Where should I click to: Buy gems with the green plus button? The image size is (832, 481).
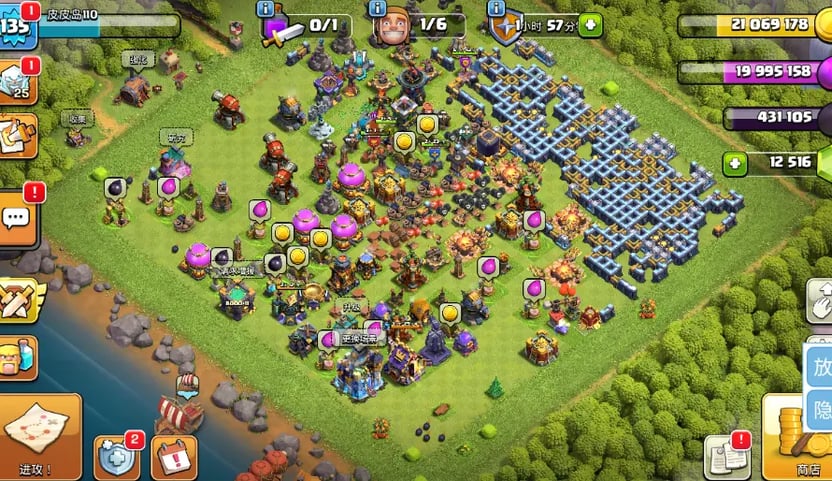click(736, 162)
